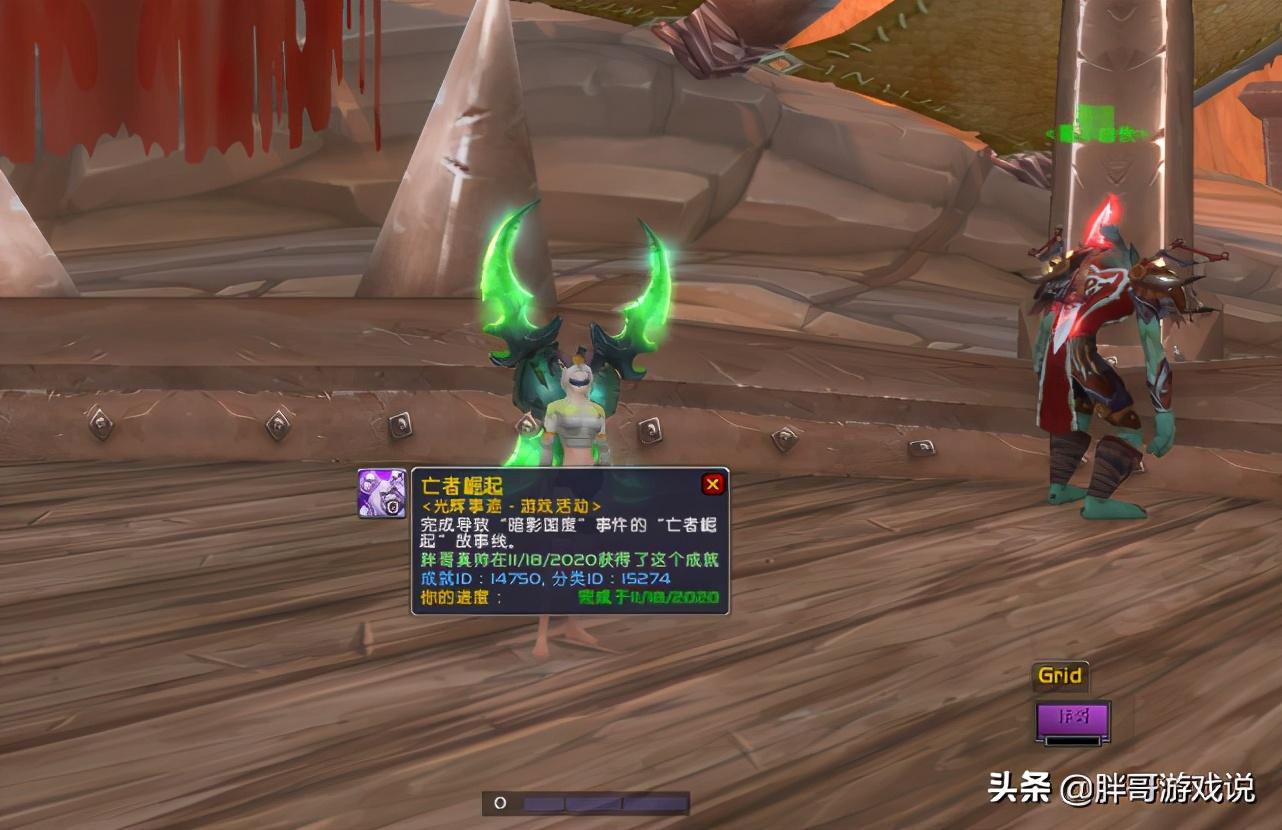Toggle the purple Grid raid frame visibility
The width and height of the screenshot is (1282, 830).
click(1072, 716)
